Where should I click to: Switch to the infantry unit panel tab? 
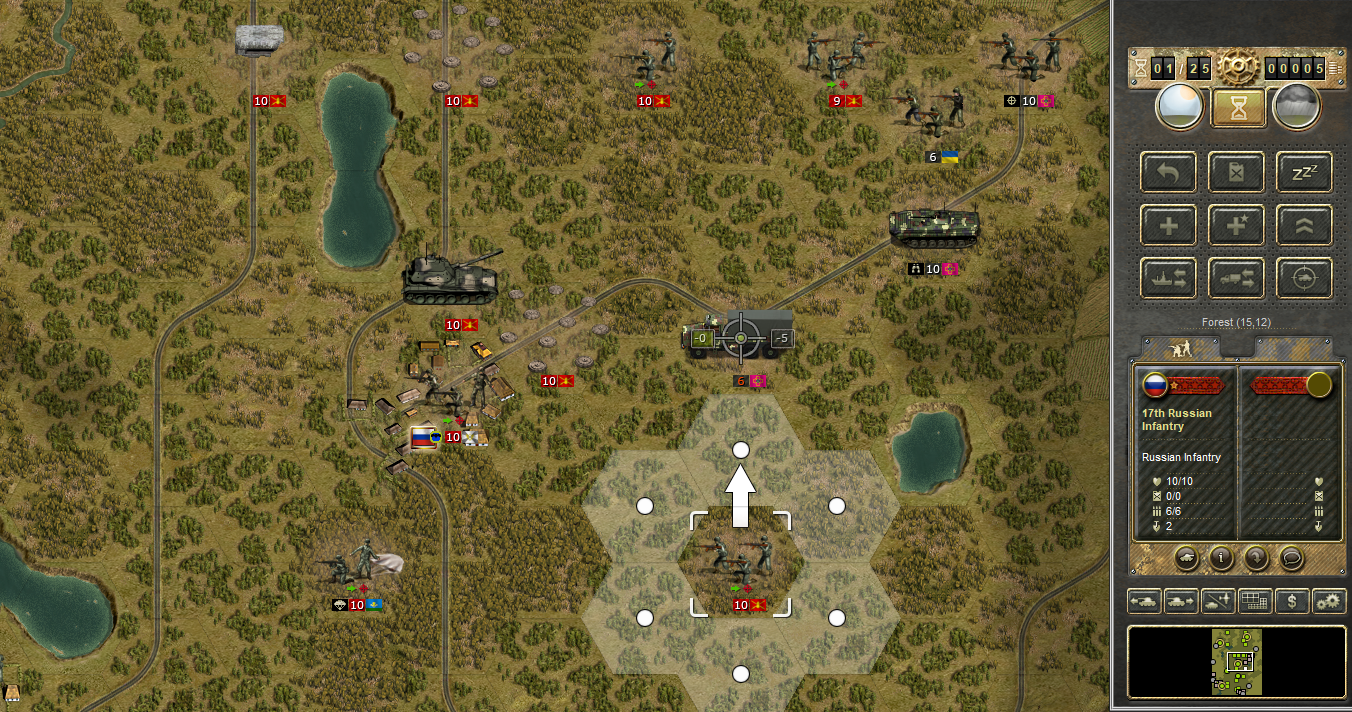pyautogui.click(x=1180, y=349)
